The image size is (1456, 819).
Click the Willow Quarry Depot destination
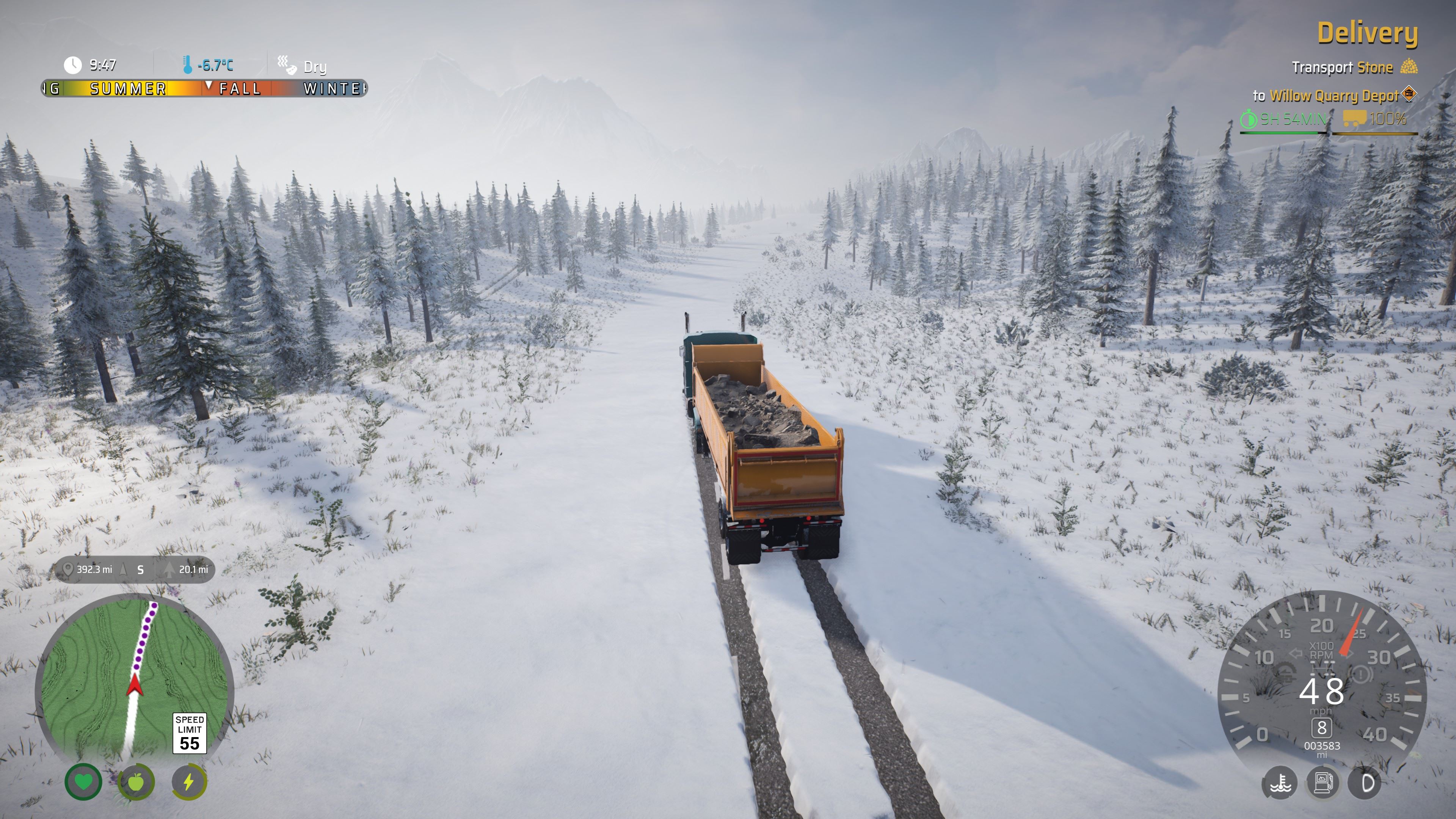(x=1334, y=96)
